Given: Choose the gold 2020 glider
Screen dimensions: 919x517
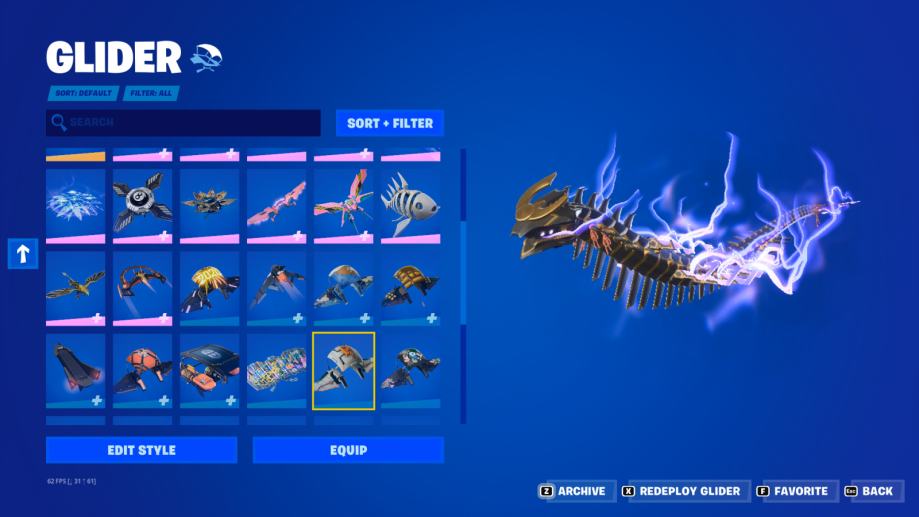Looking at the screenshot, I should click(x=209, y=286).
